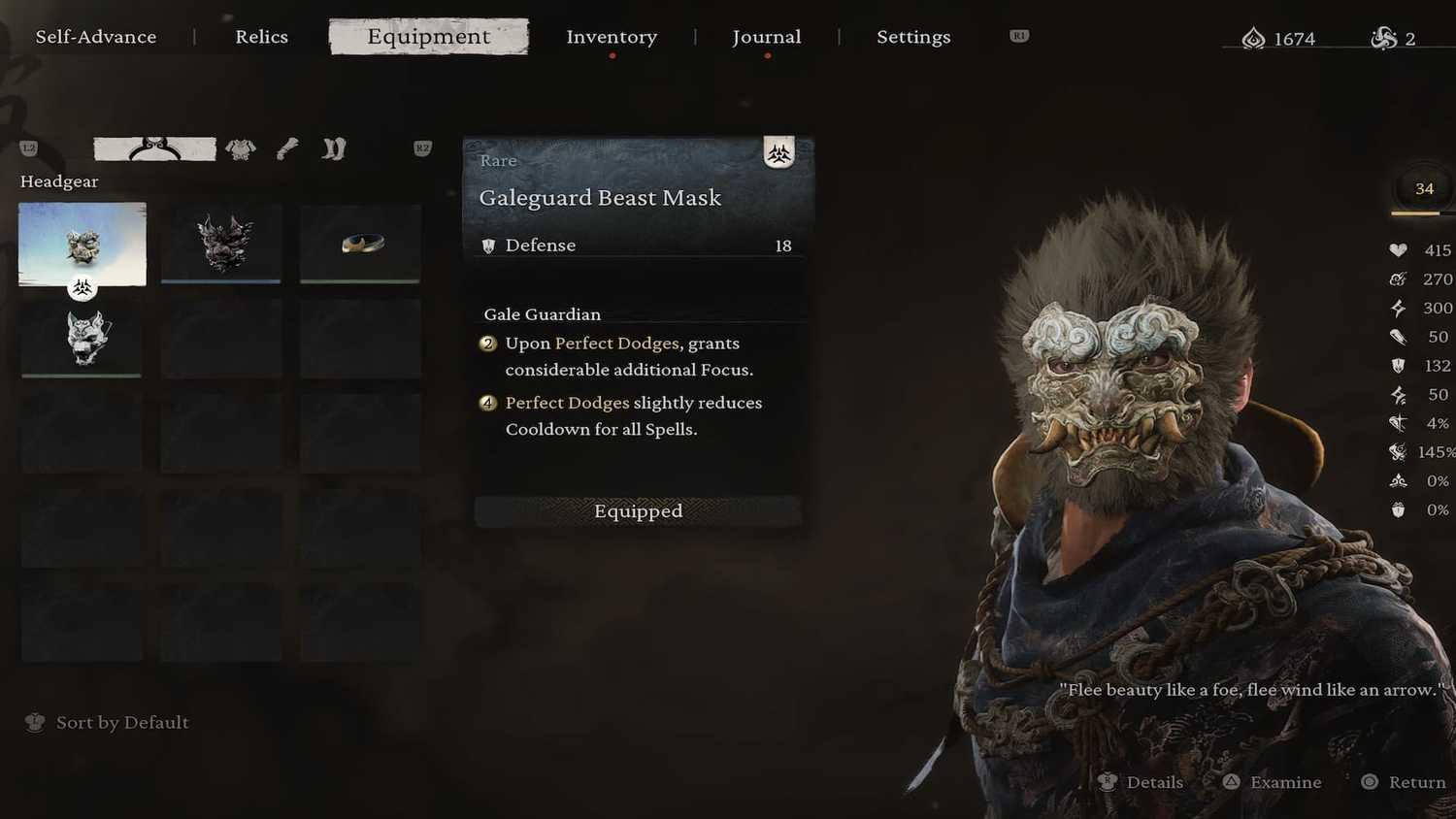Choose the dark horned helmet slot
Image resolution: width=1456 pixels, height=819 pixels.
(x=221, y=243)
